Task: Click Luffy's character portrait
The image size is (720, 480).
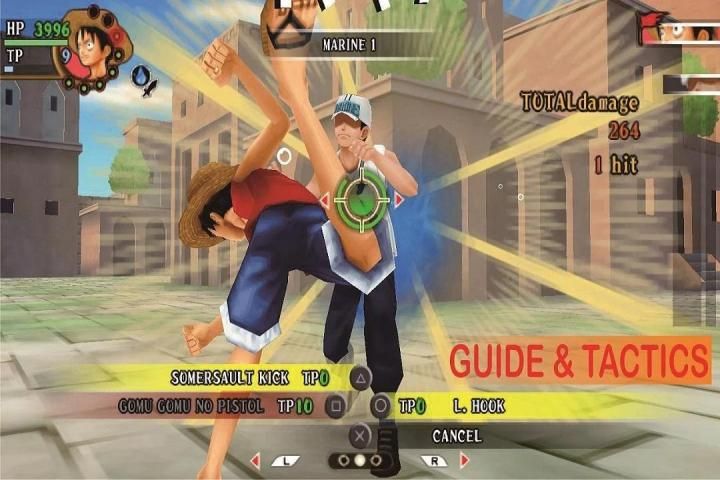Action: pyautogui.click(x=91, y=45)
